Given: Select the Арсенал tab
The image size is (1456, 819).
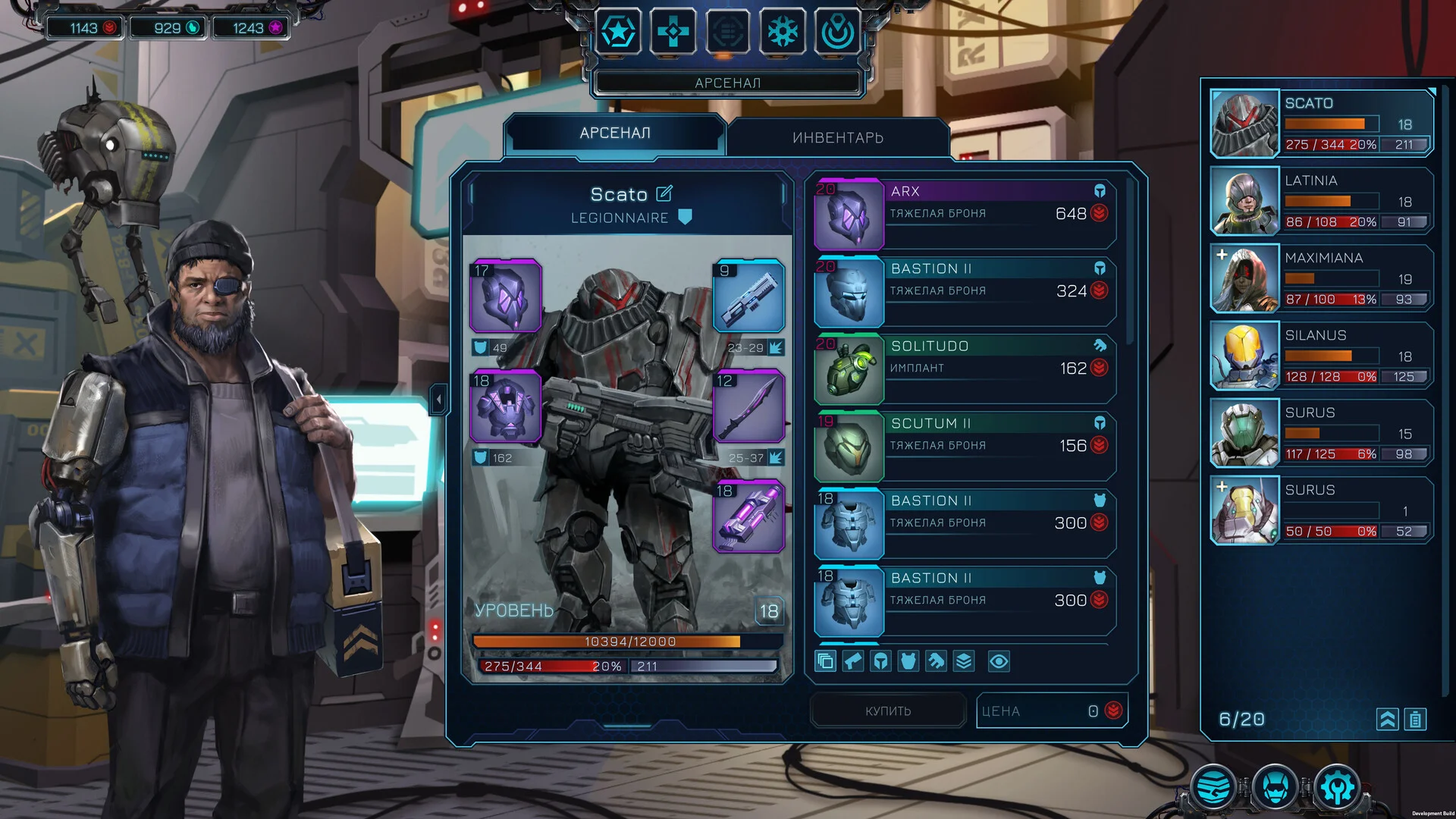Looking at the screenshot, I should click(614, 133).
